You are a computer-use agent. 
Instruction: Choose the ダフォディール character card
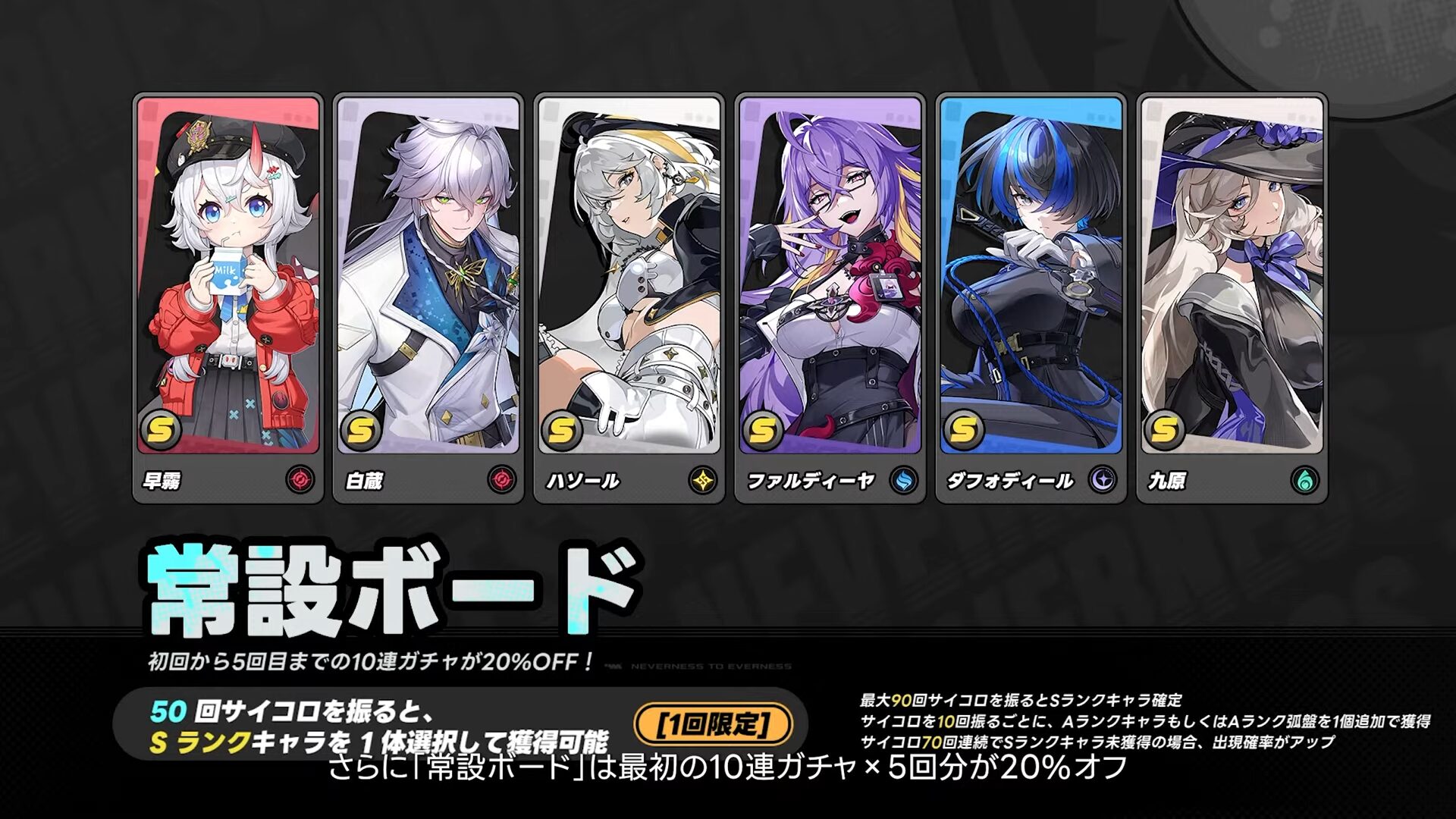coord(1031,296)
